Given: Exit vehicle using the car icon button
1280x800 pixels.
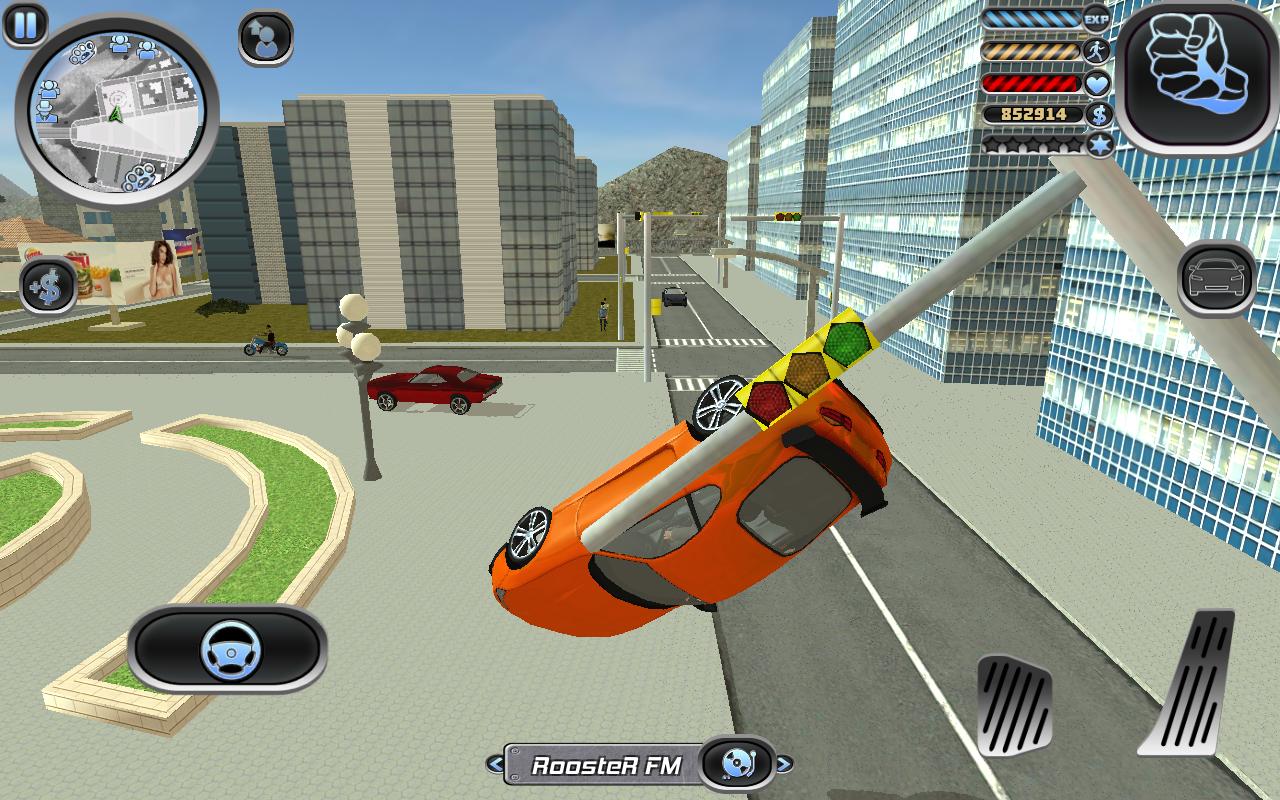Looking at the screenshot, I should tap(1216, 277).
